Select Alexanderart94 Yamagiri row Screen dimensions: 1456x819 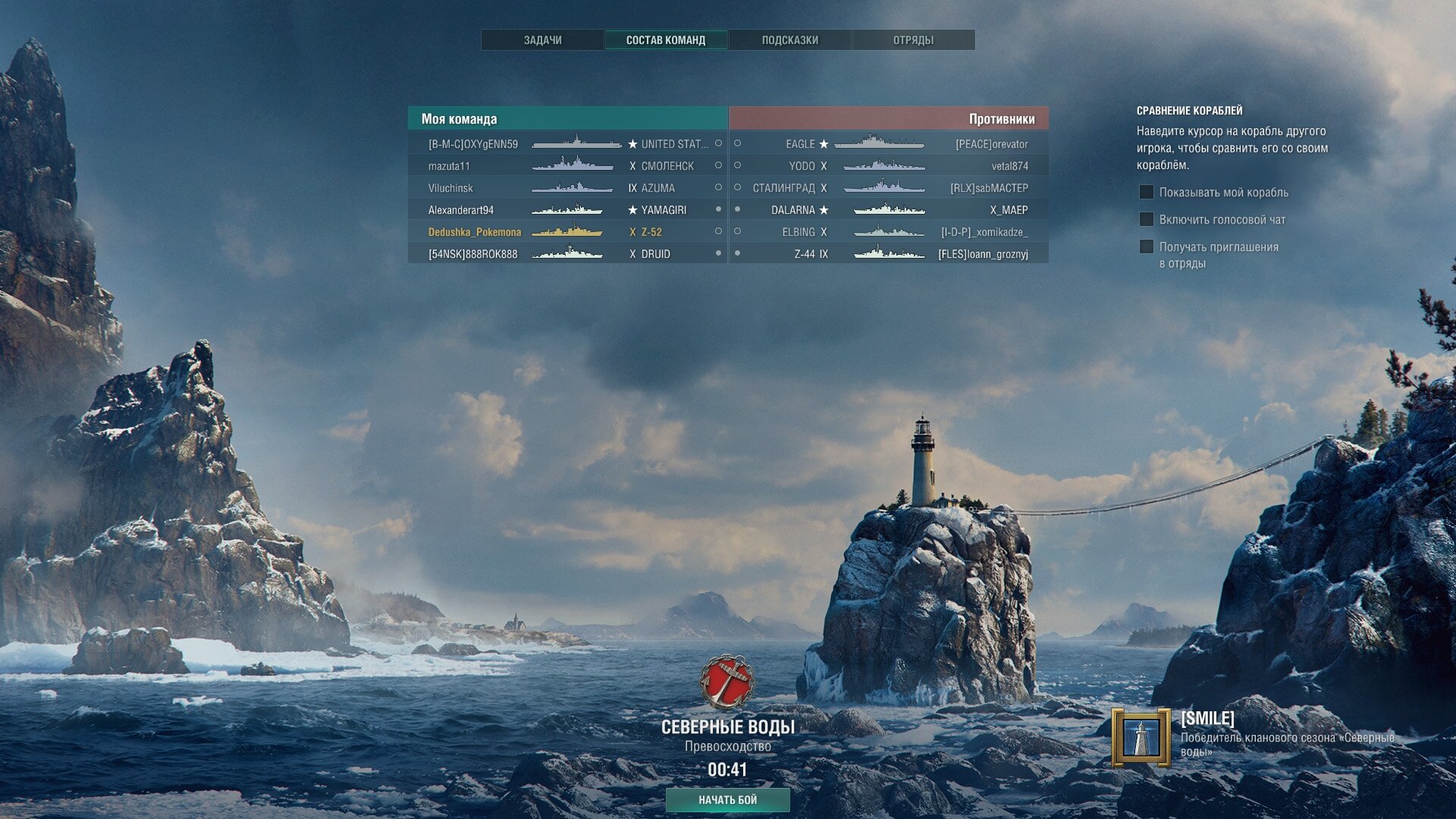pyautogui.click(x=567, y=210)
